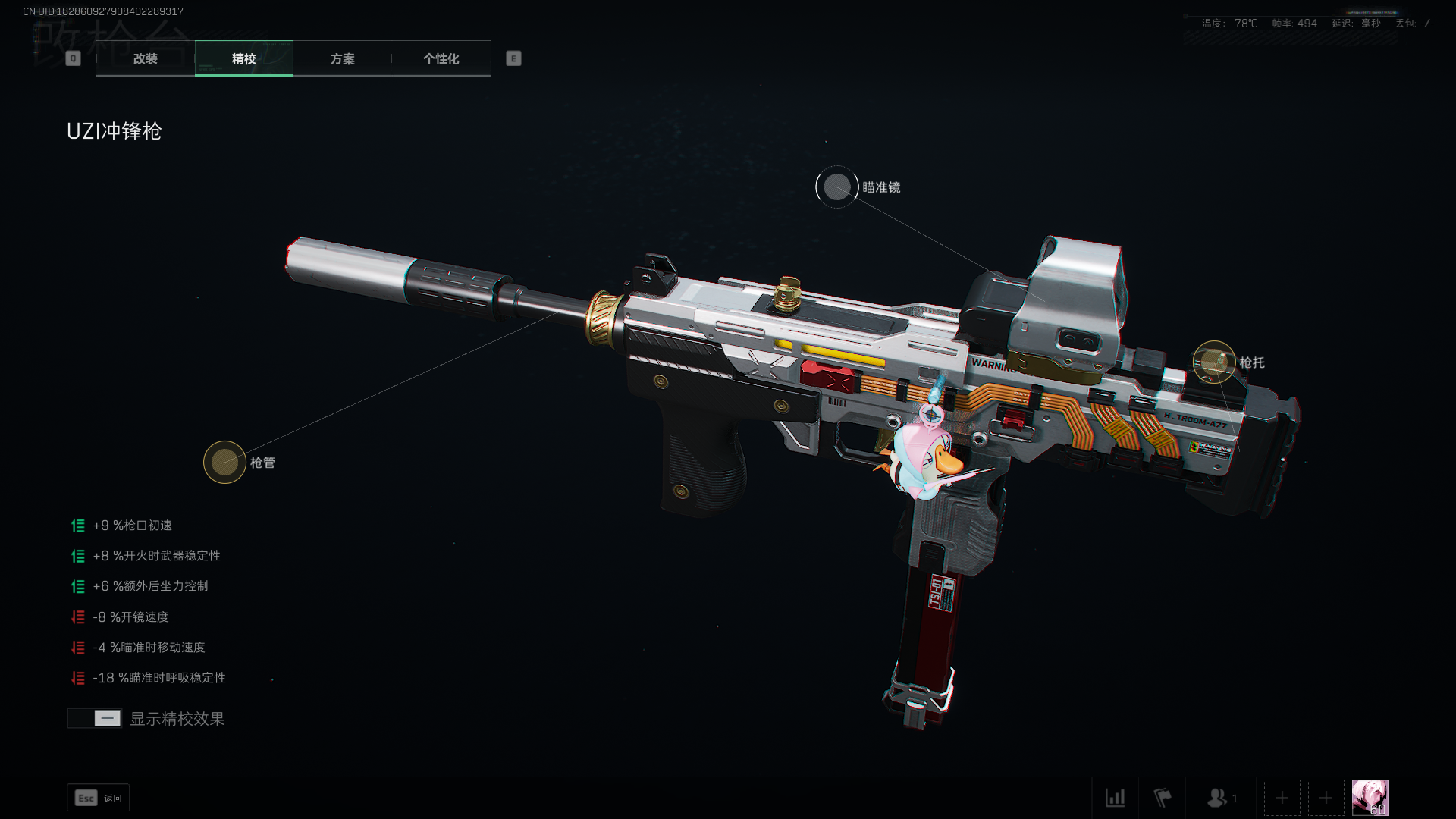The image size is (1456, 819).
Task: Open the bar chart statistics icon
Action: (1115, 798)
